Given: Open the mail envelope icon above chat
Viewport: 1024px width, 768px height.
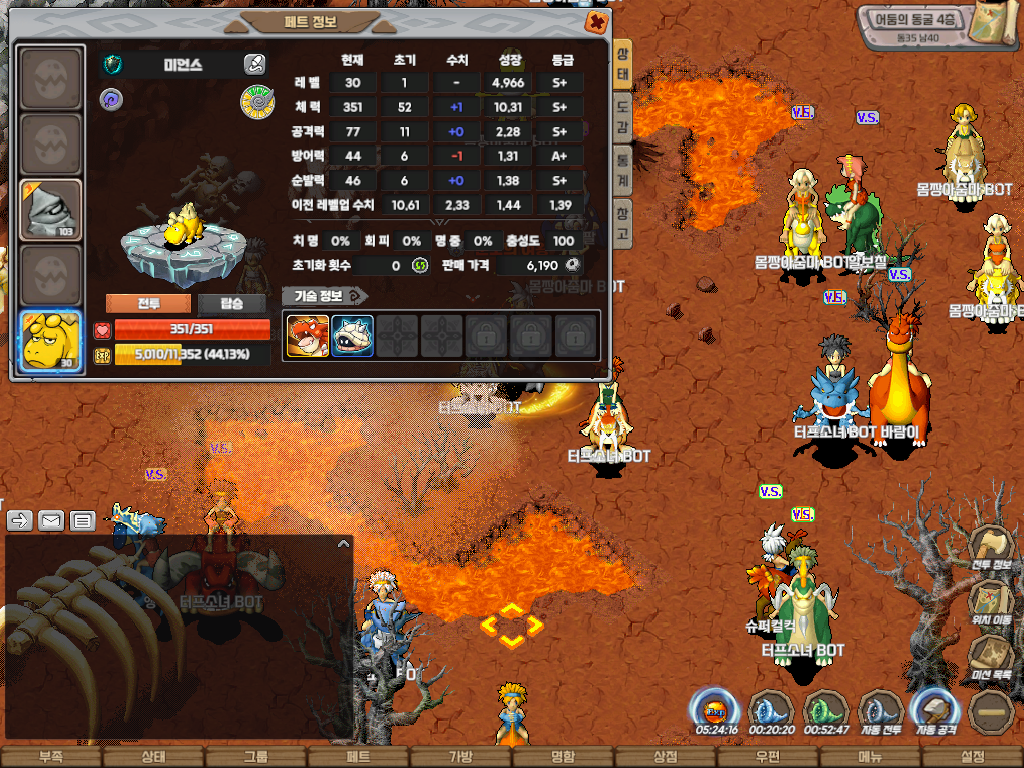Looking at the screenshot, I should tap(50, 520).
